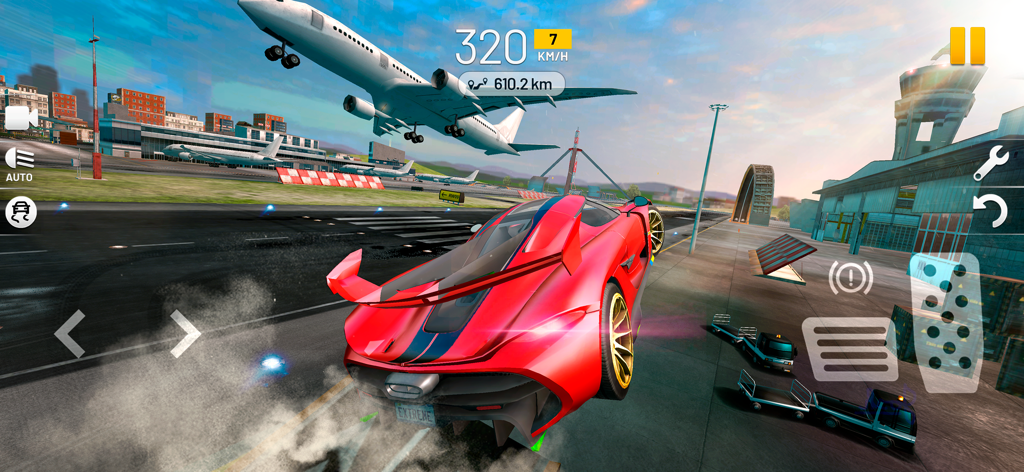Steer right with the right arrow
Image resolution: width=1024 pixels, height=472 pixels.
tap(185, 334)
